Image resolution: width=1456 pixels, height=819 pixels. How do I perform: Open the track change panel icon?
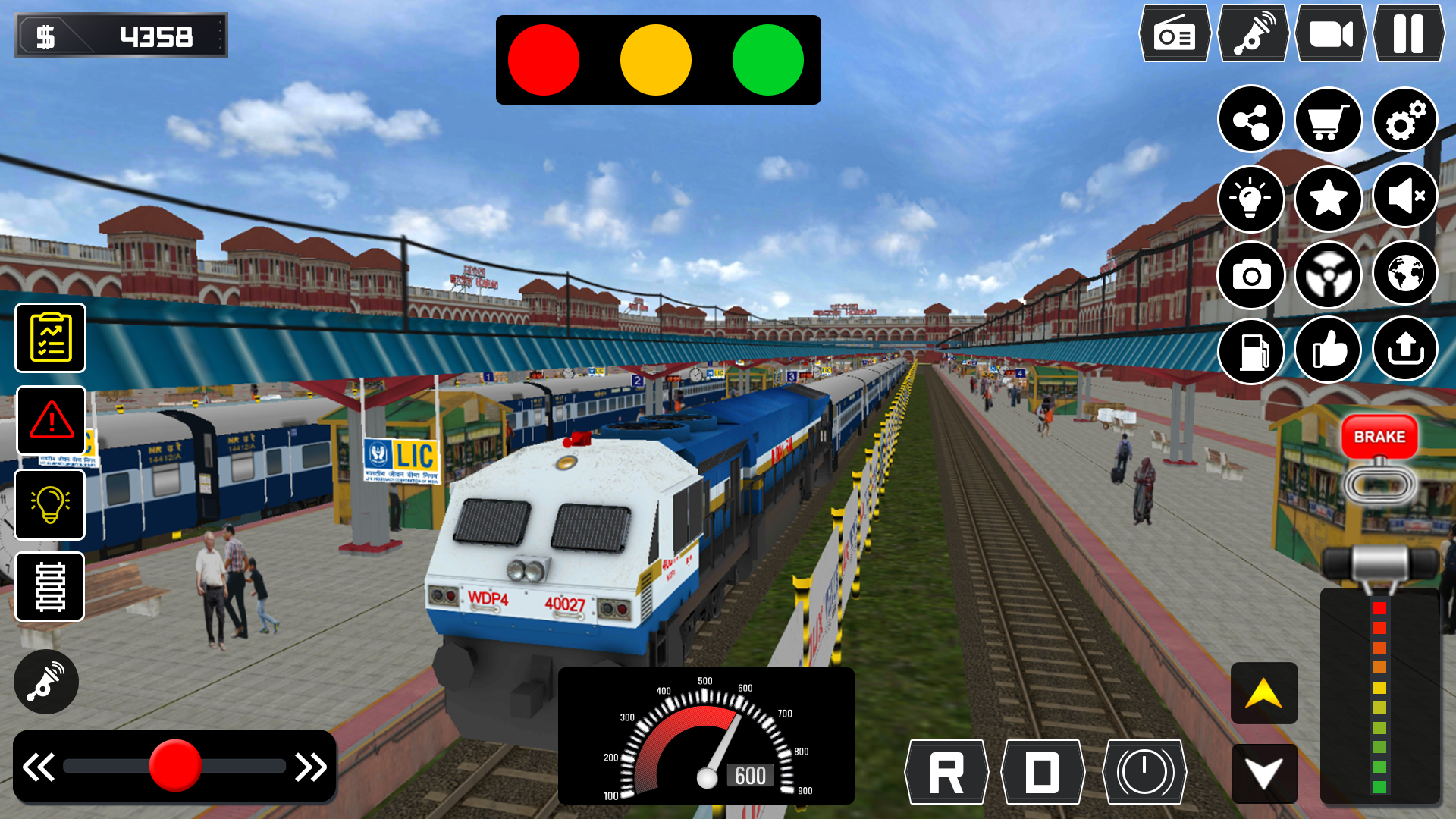click(x=49, y=586)
